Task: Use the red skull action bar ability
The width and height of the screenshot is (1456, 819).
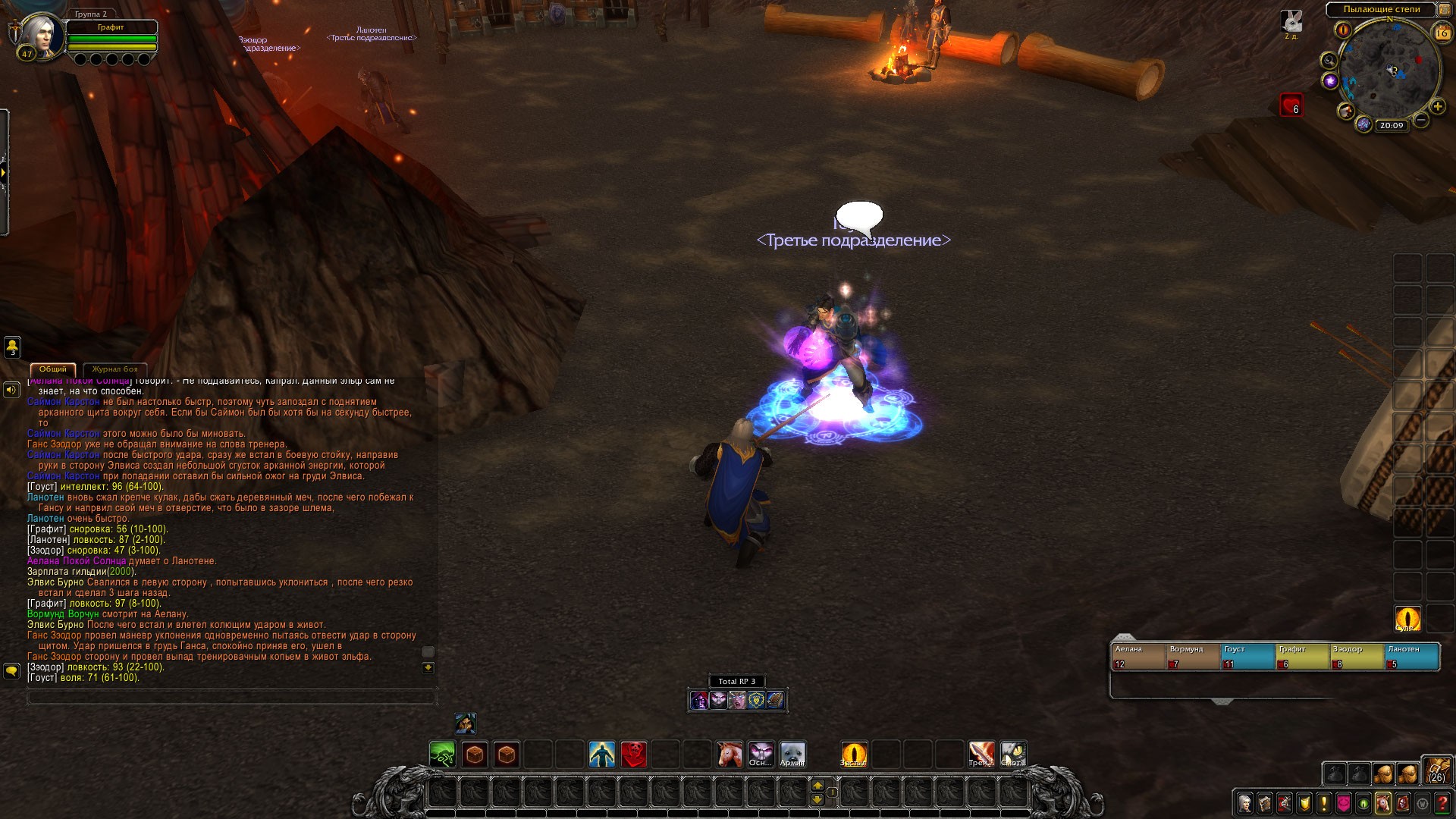Action: 634,755
